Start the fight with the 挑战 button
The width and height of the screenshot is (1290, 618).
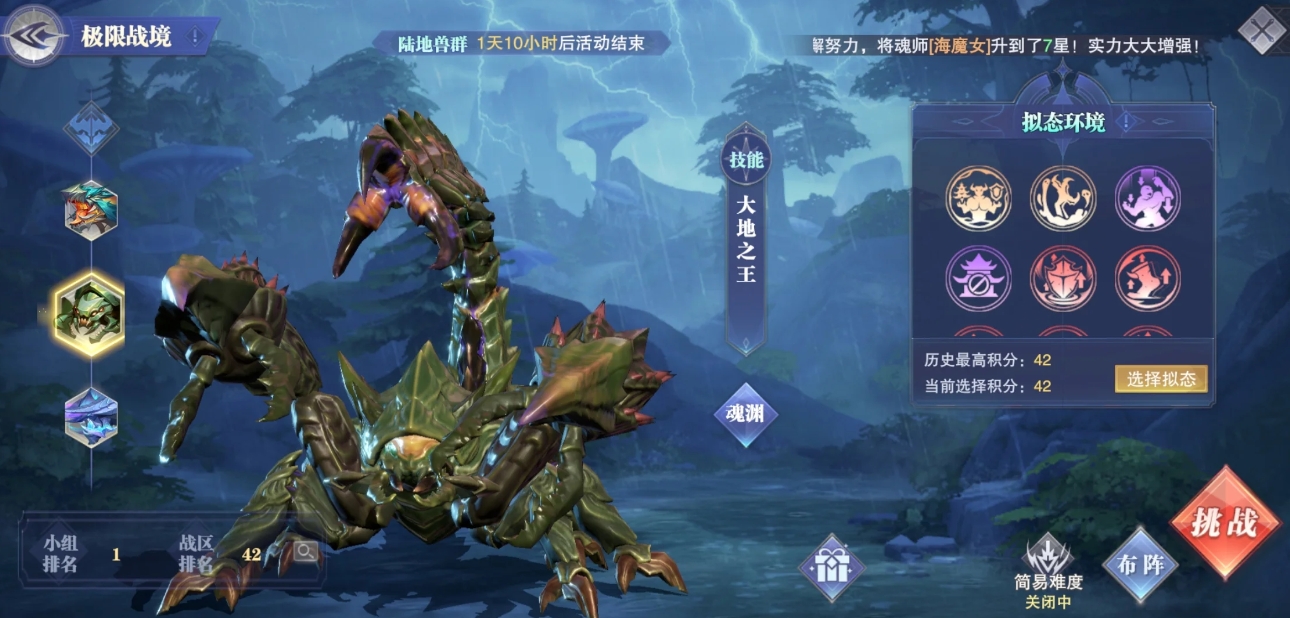(x=1225, y=523)
